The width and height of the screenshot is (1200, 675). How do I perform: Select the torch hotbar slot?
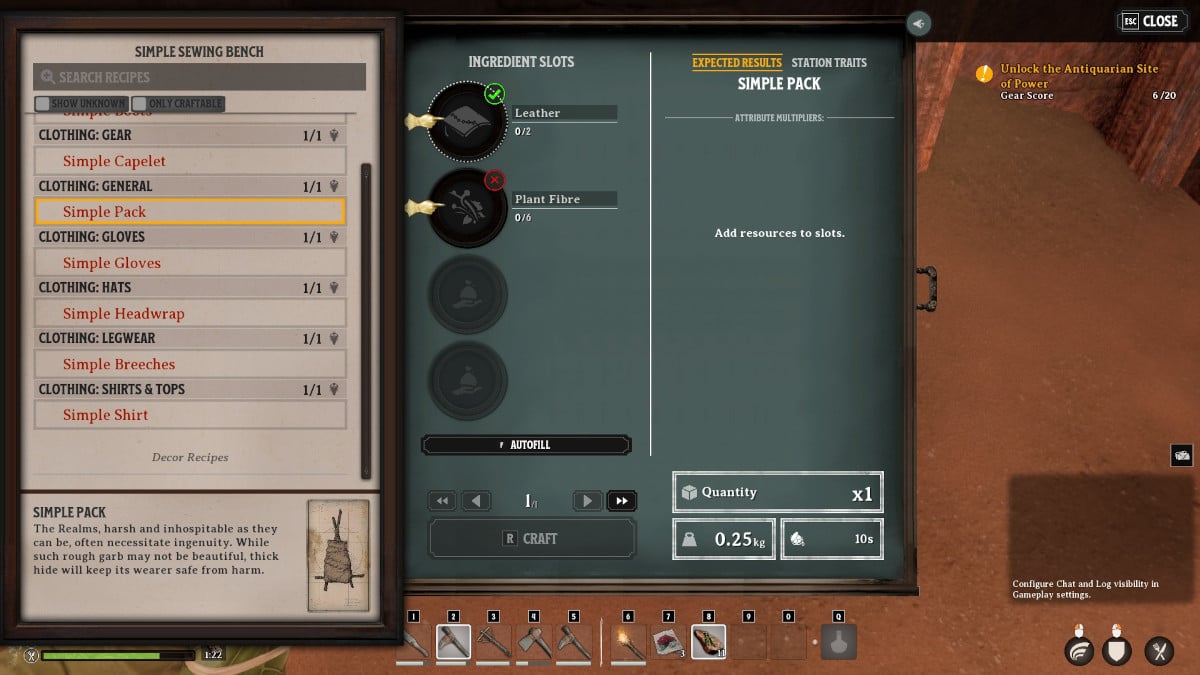click(x=629, y=641)
